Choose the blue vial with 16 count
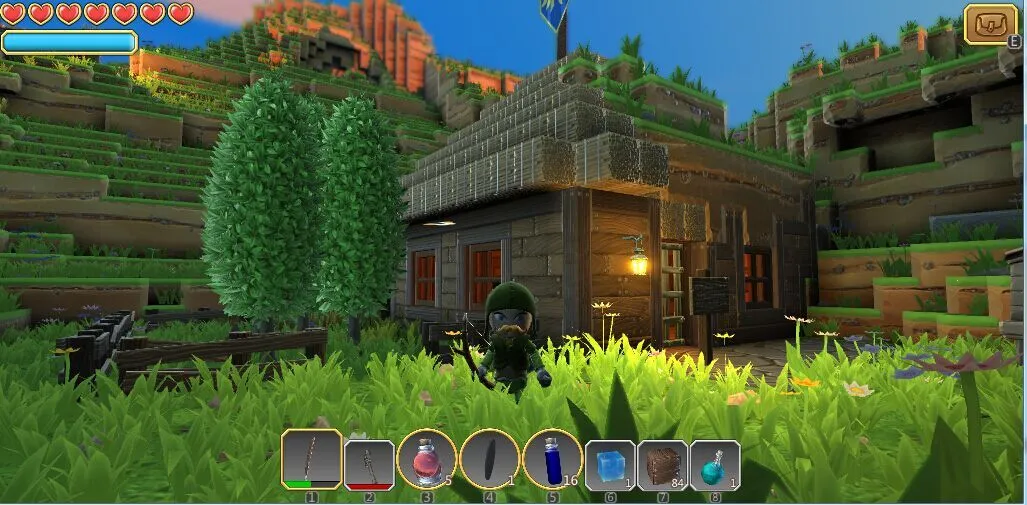Screen dimensions: 1027x505 552,460
